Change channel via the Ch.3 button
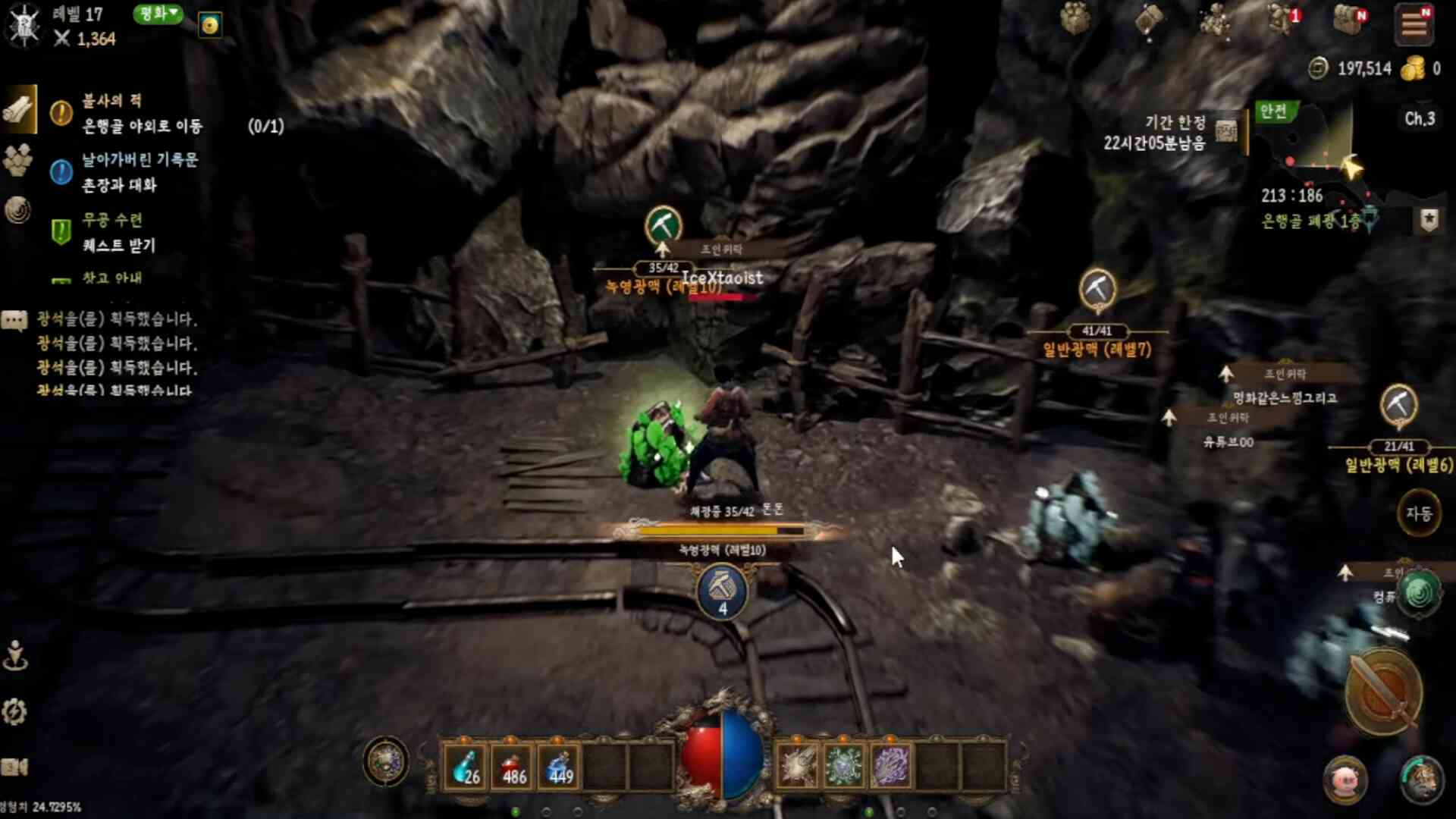 click(x=1420, y=119)
